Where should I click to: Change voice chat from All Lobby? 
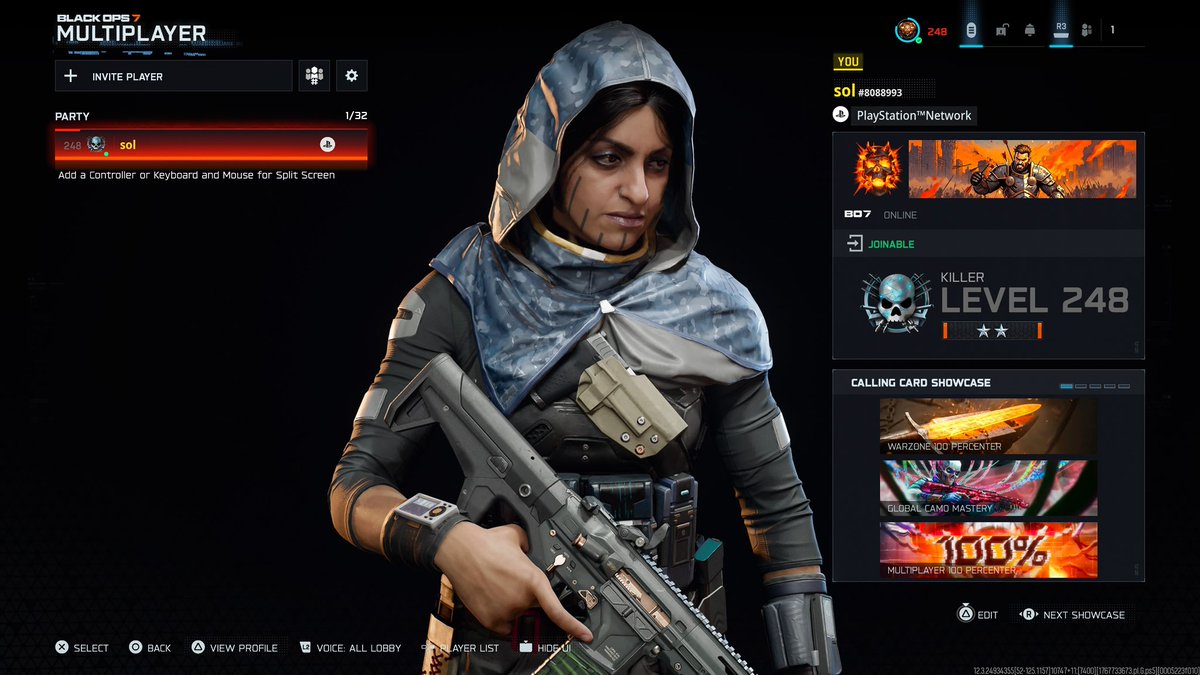350,648
